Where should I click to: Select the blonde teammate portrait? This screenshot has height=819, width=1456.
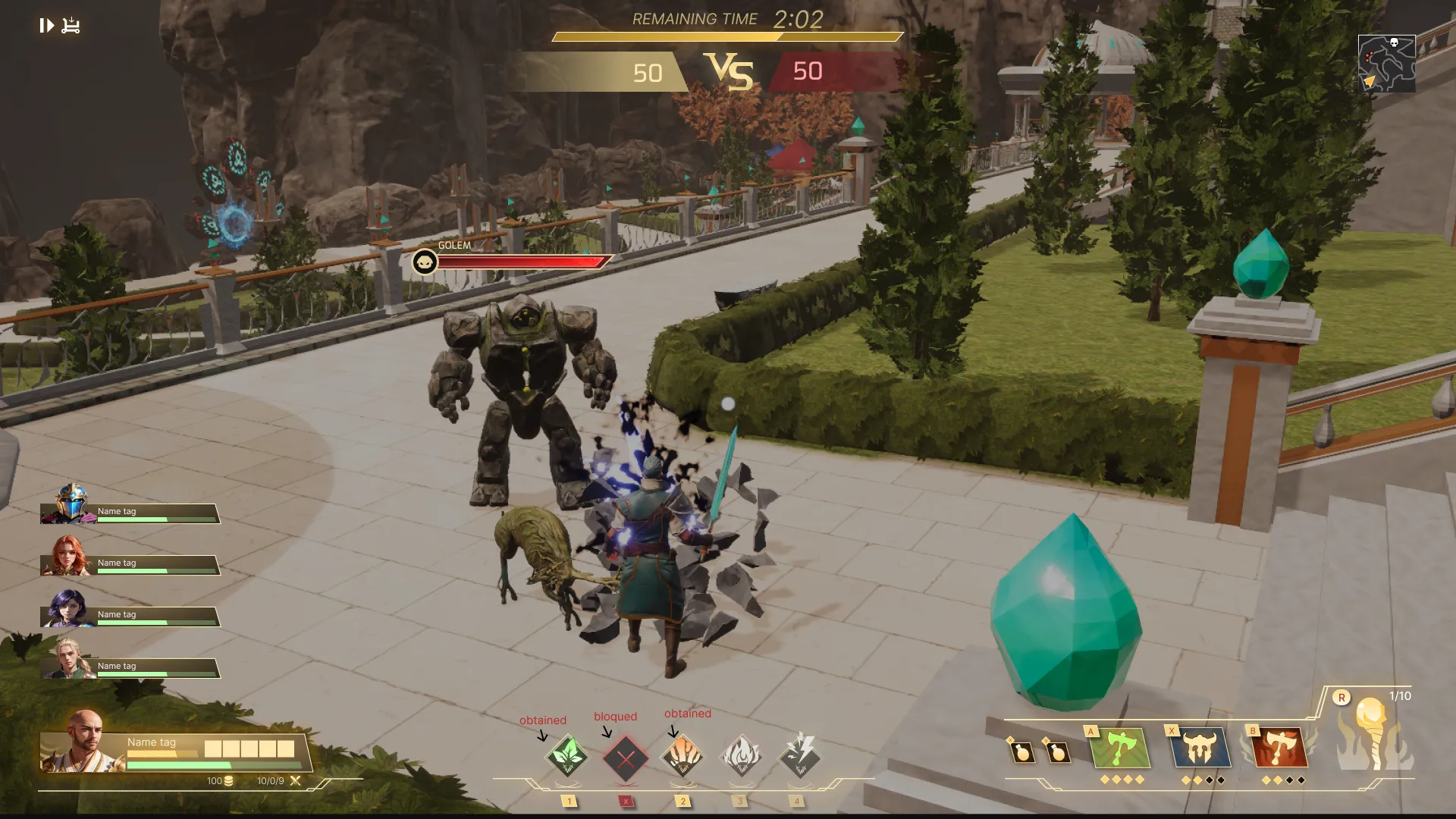[68, 658]
